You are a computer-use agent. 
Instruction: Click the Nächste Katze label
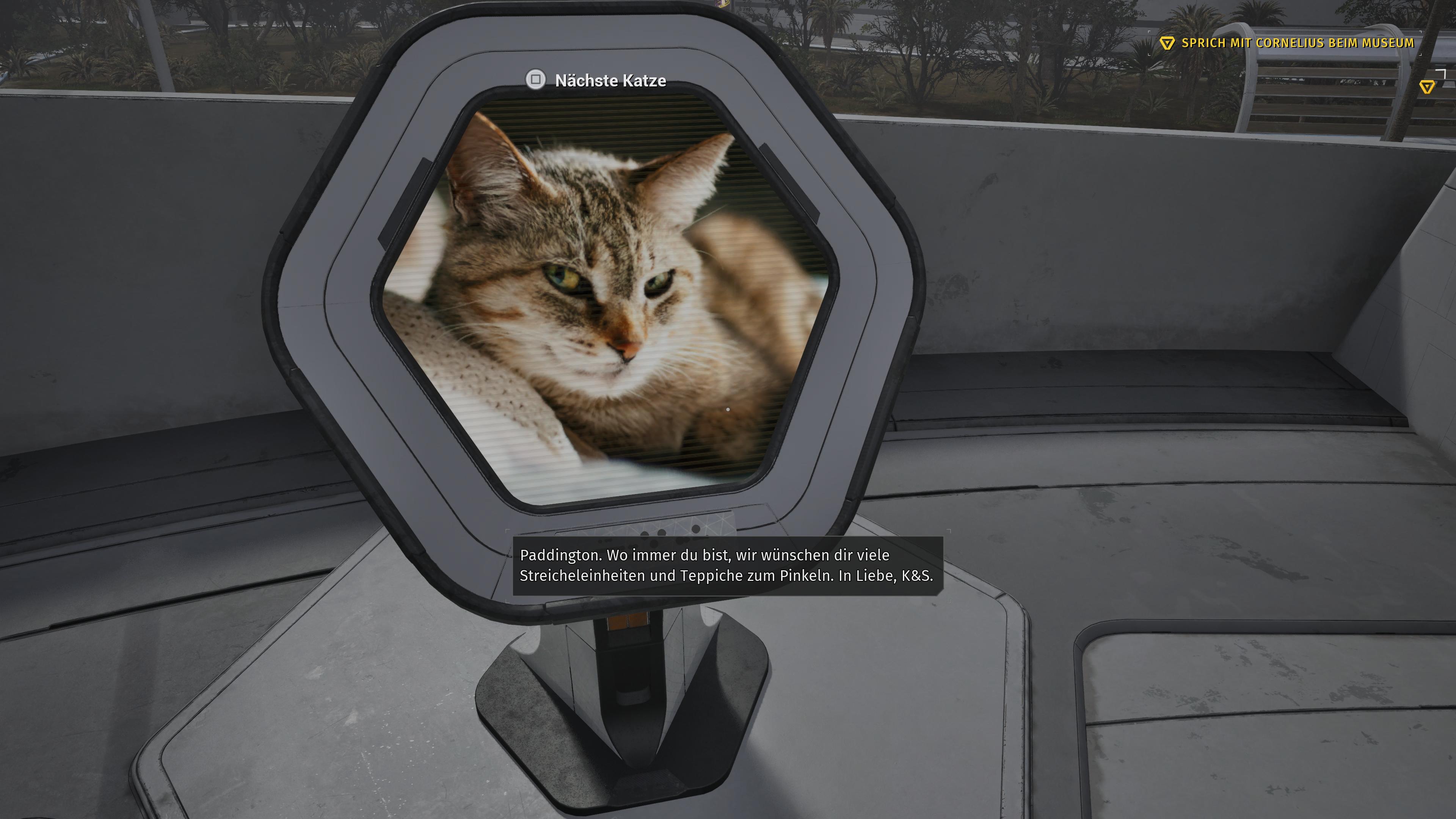point(610,81)
